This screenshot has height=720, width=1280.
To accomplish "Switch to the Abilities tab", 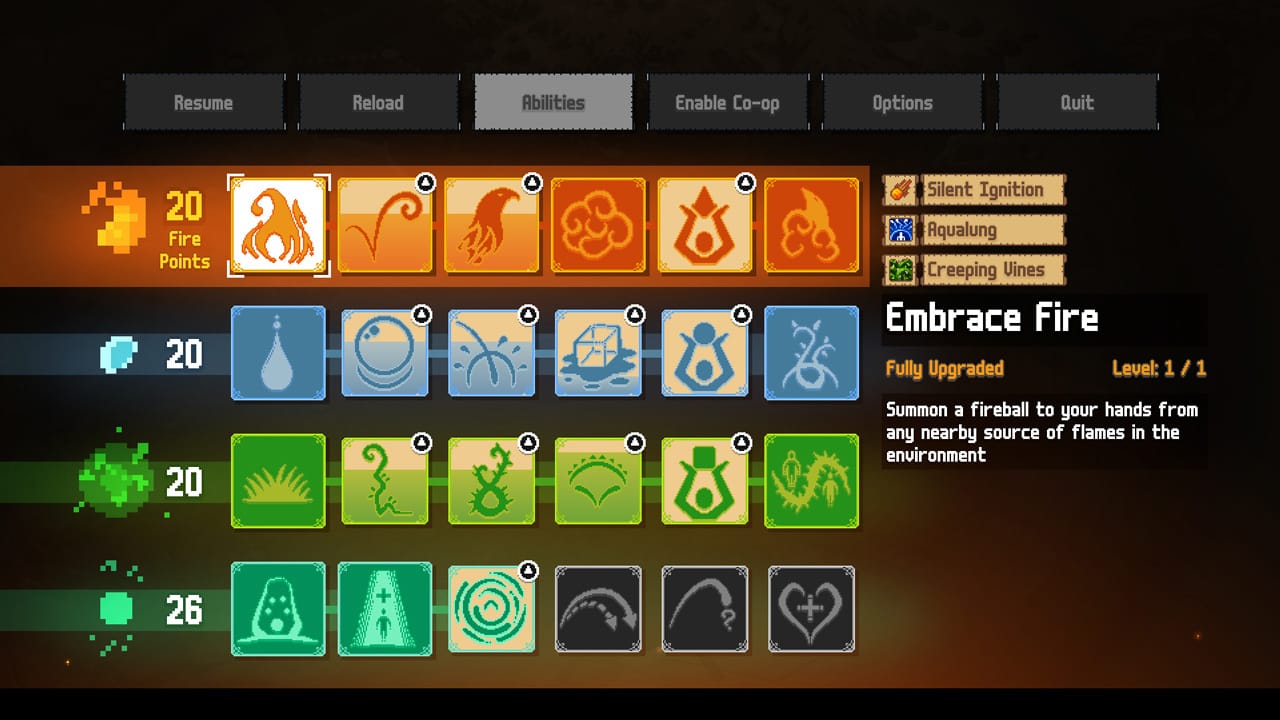I will pos(553,102).
